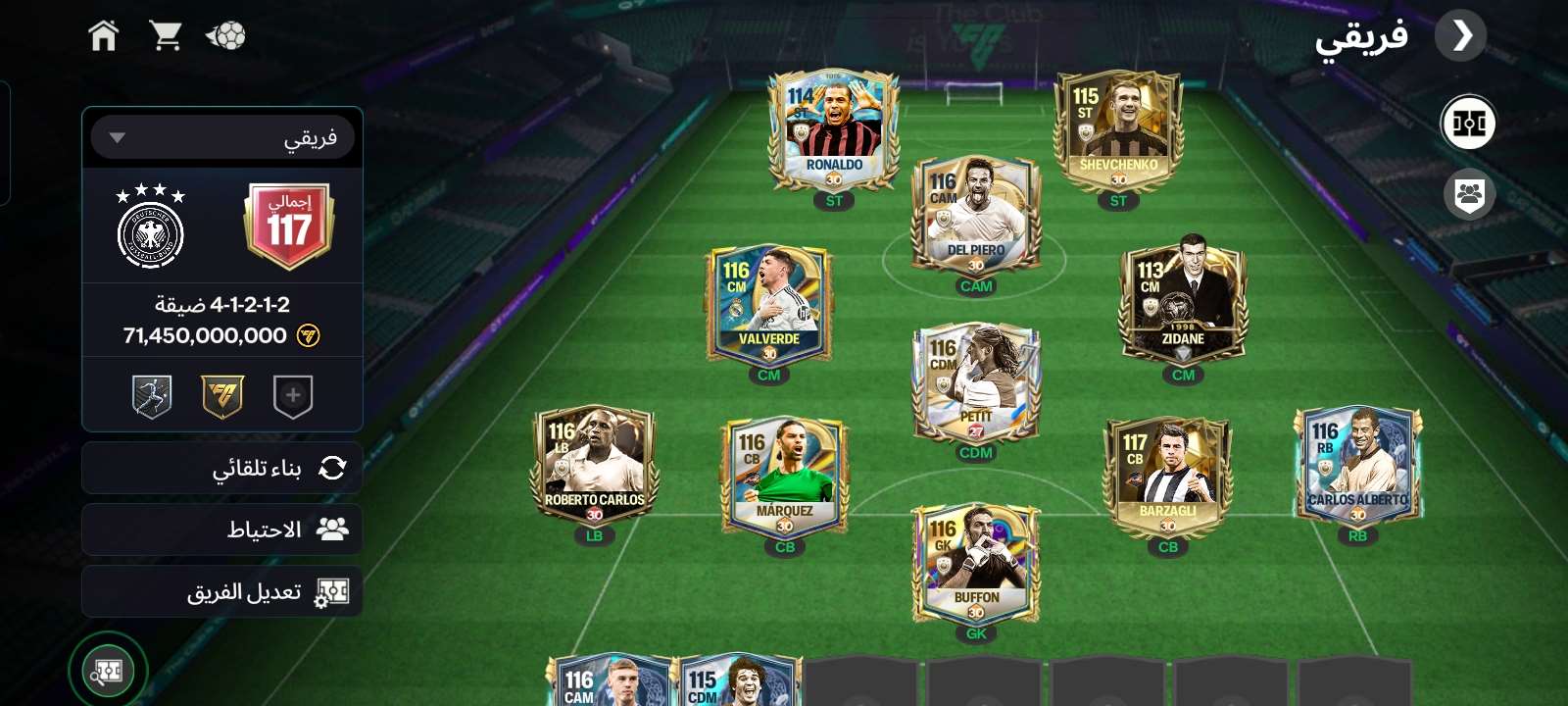The height and width of the screenshot is (706, 1568).
Task: Expand the فريقي team name dropdown
Action: (x=222, y=136)
